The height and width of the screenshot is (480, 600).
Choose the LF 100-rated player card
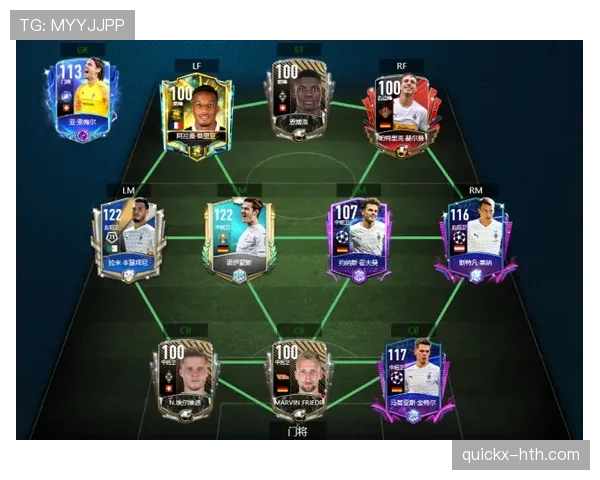point(196,115)
